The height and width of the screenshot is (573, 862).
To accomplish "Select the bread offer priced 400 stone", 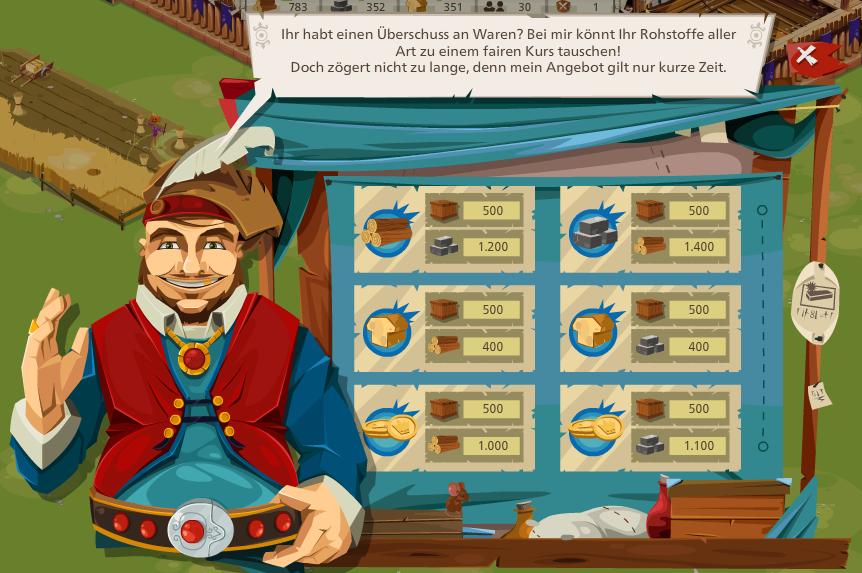I will (650, 328).
